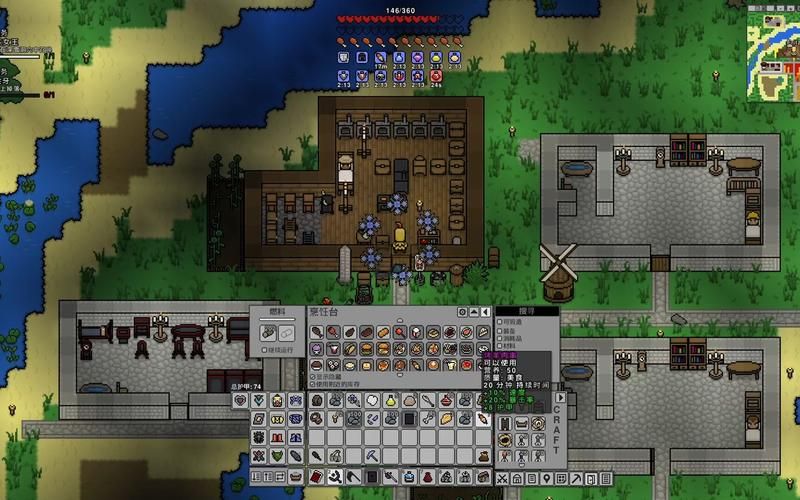Enable use nearby inventories checkbox
800x500 pixels.
312,384
